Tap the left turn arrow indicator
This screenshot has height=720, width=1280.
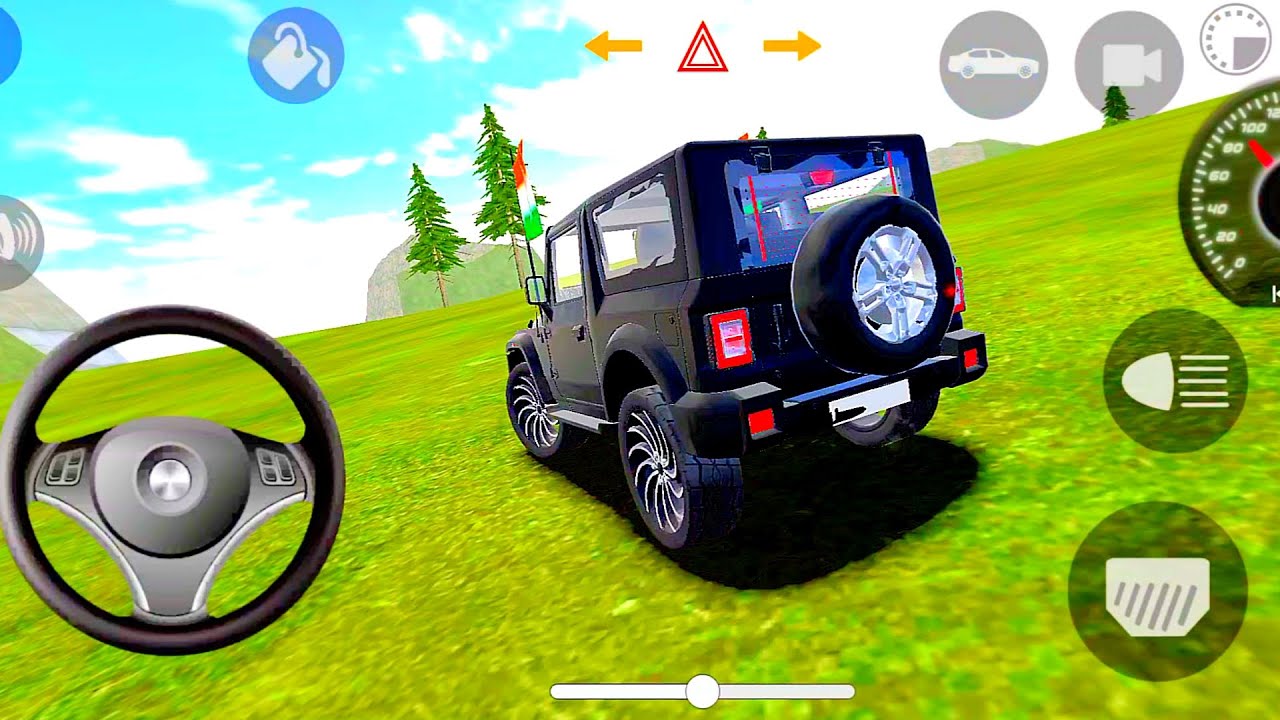click(x=612, y=44)
